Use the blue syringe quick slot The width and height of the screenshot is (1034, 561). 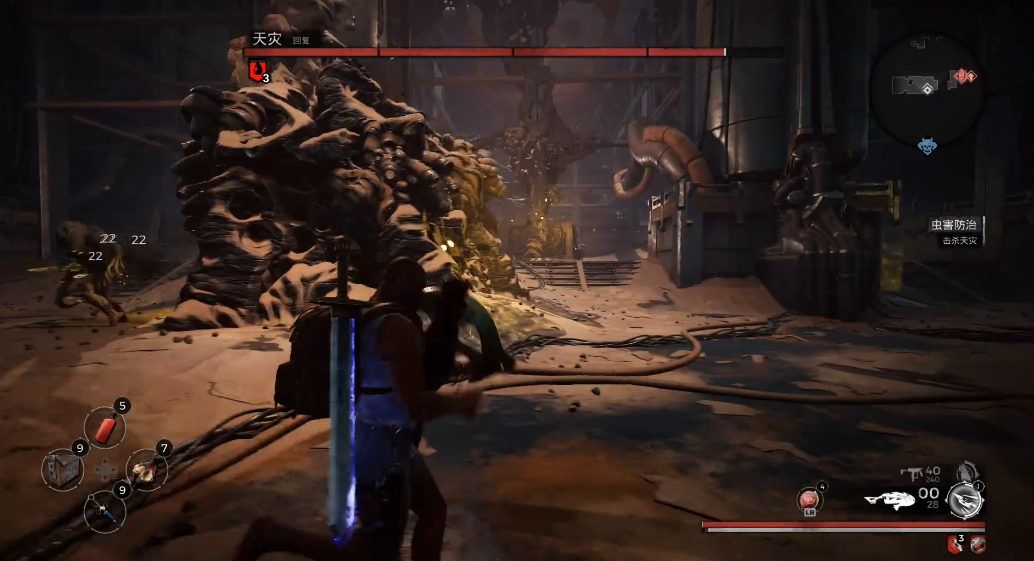(x=104, y=511)
